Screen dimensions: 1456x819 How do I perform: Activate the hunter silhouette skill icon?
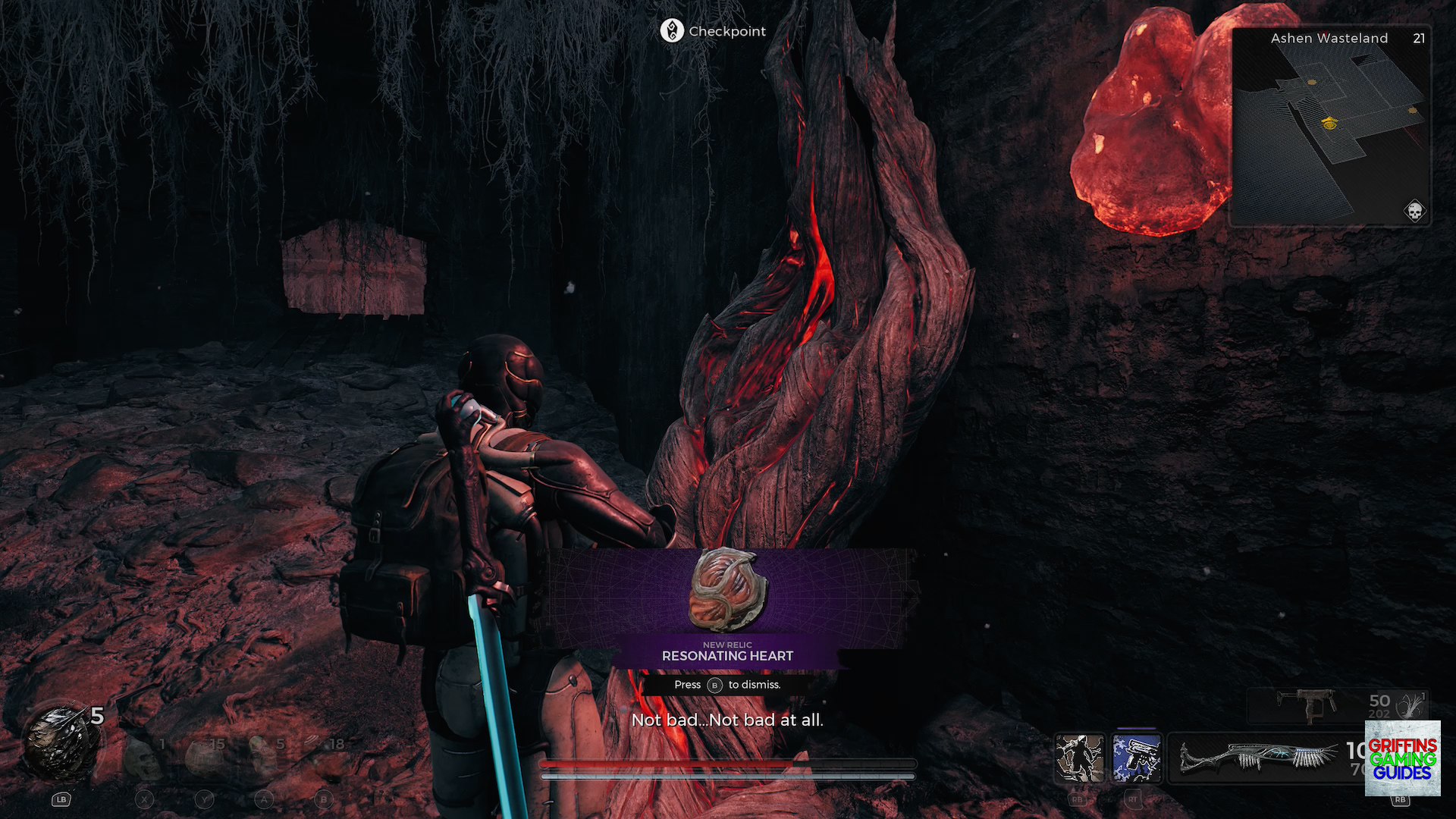pyautogui.click(x=1080, y=757)
